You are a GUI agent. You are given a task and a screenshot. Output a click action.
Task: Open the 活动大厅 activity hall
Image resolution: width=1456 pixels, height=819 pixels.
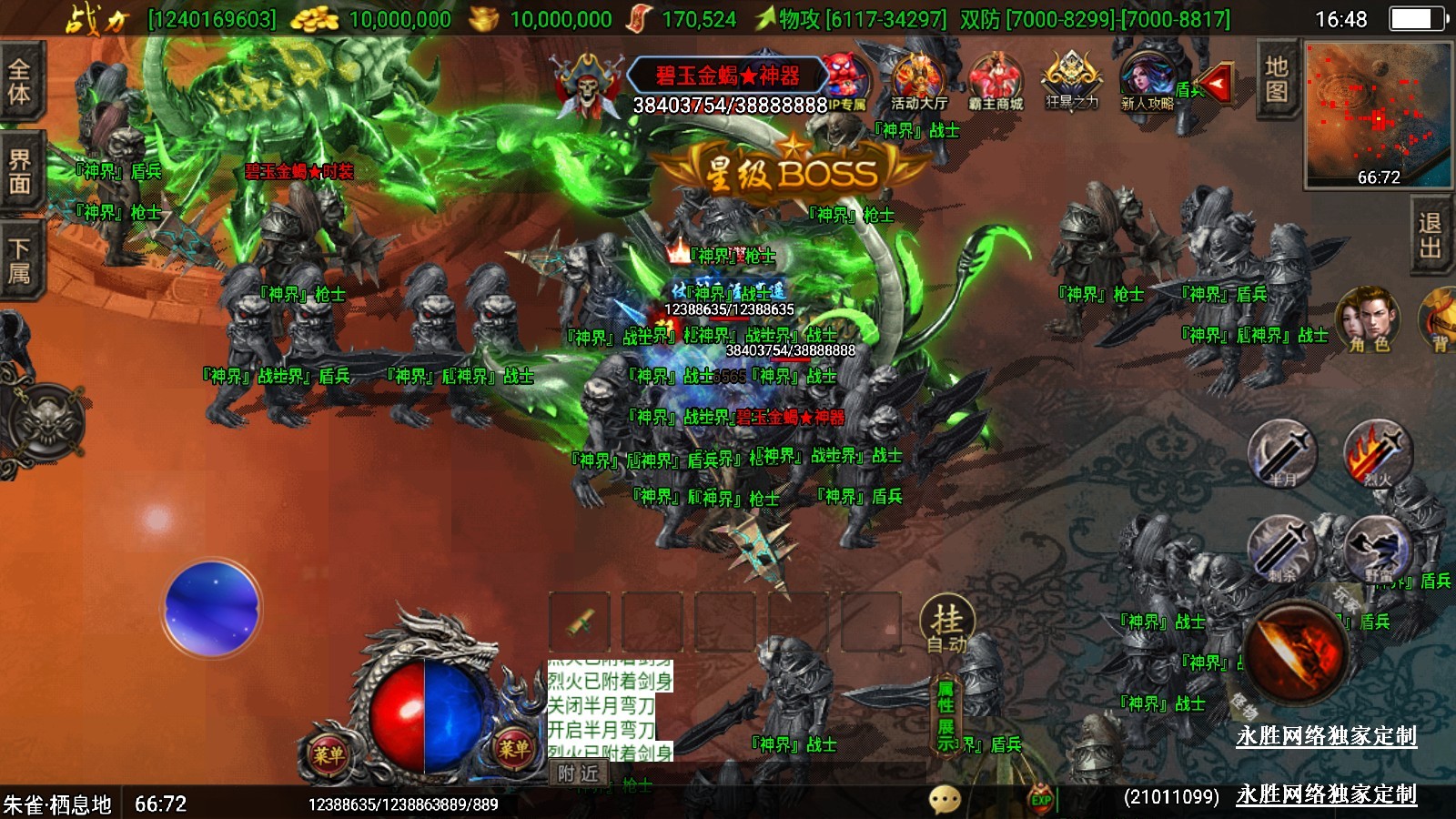pyautogui.click(x=918, y=83)
